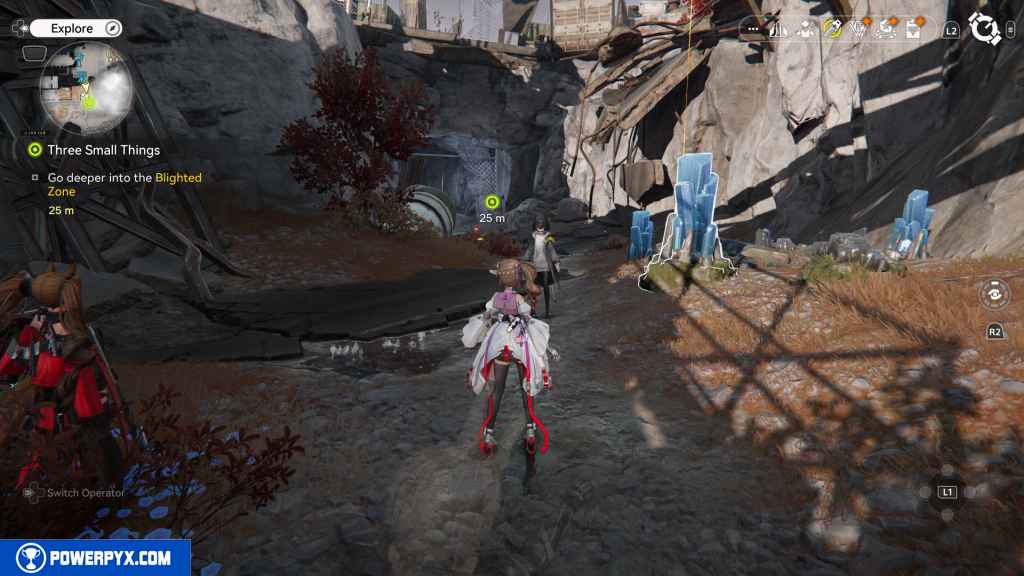1024x576 pixels.
Task: Open the yellow-green highlighted top bar icon
Action: (x=832, y=29)
